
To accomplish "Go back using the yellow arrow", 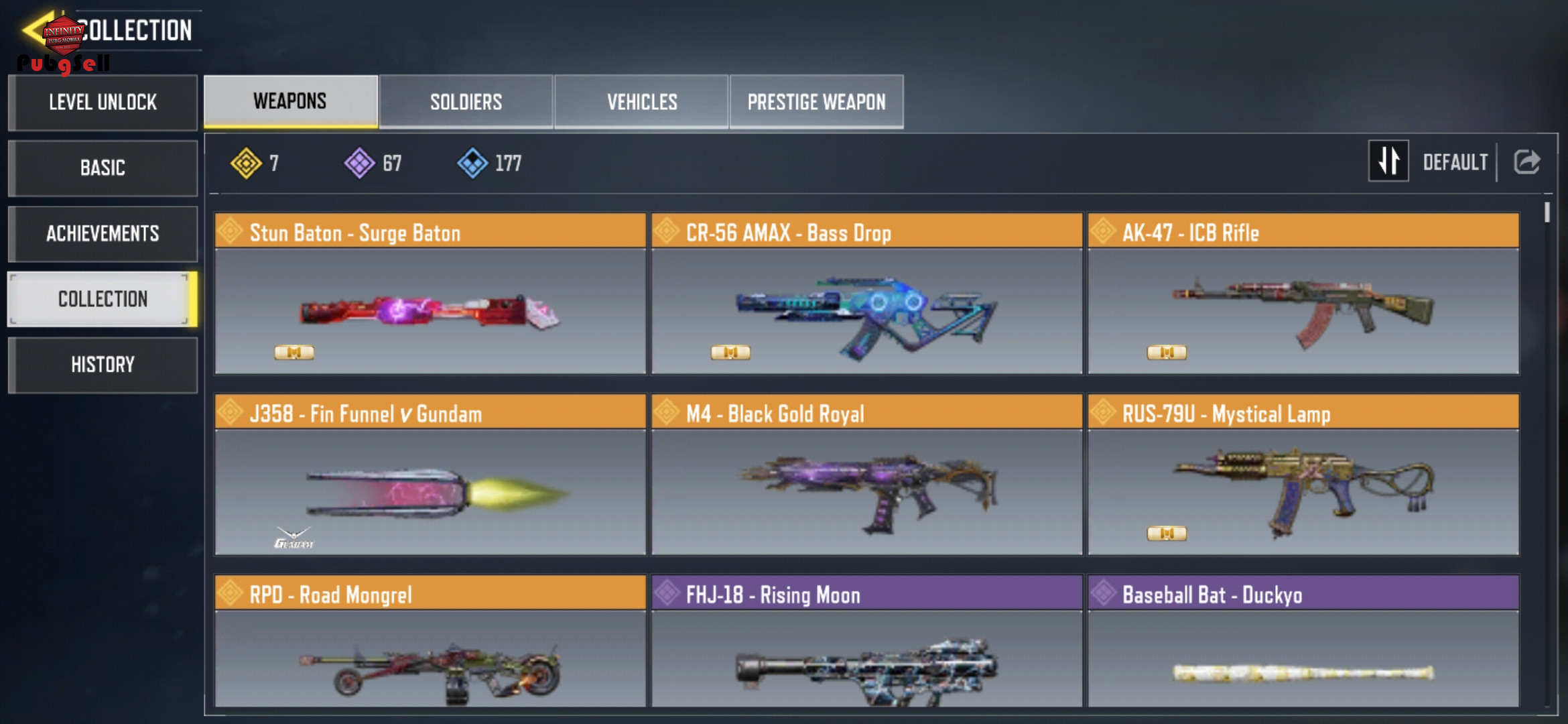I will [35, 30].
